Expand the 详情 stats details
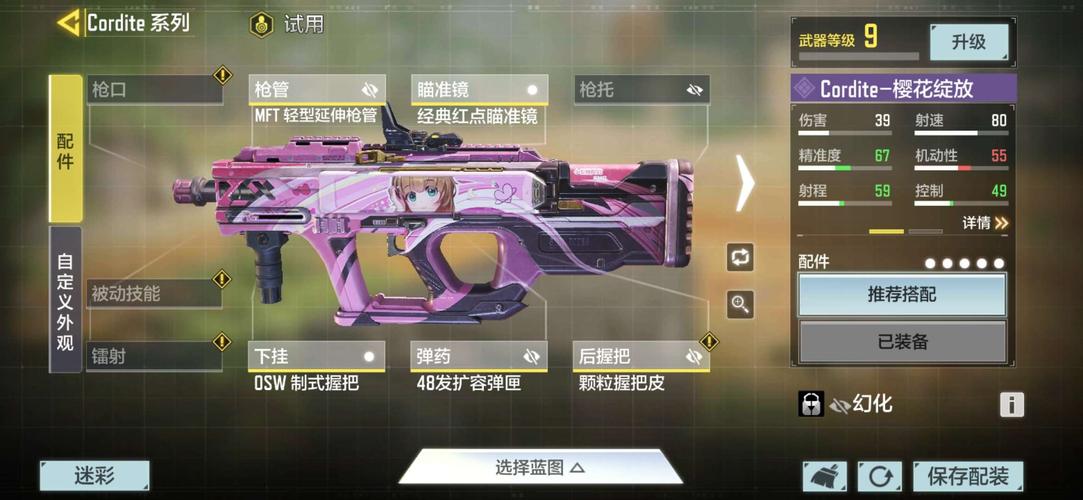The height and width of the screenshot is (500, 1083). [x=985, y=223]
